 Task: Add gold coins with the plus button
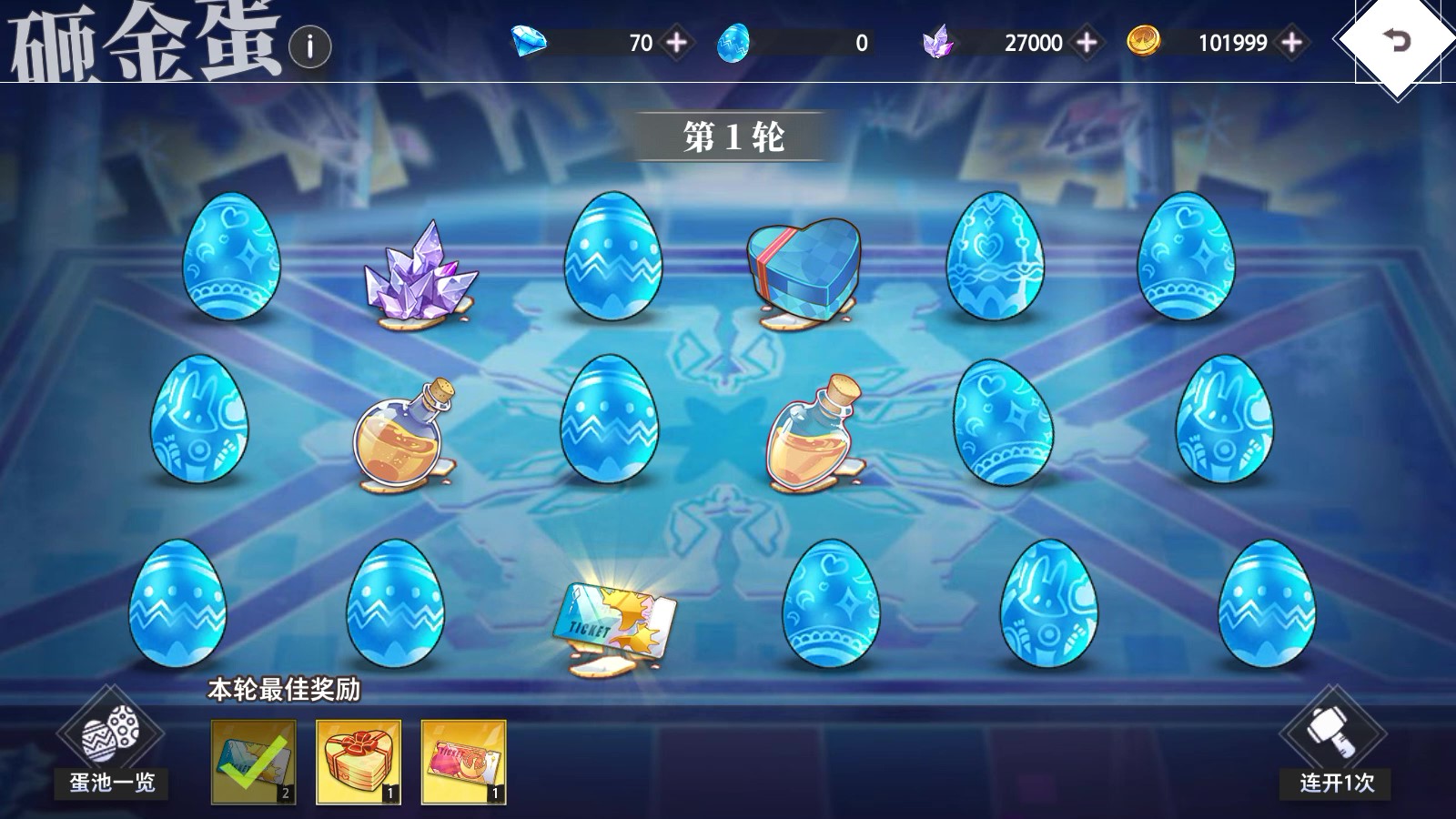(x=1291, y=42)
